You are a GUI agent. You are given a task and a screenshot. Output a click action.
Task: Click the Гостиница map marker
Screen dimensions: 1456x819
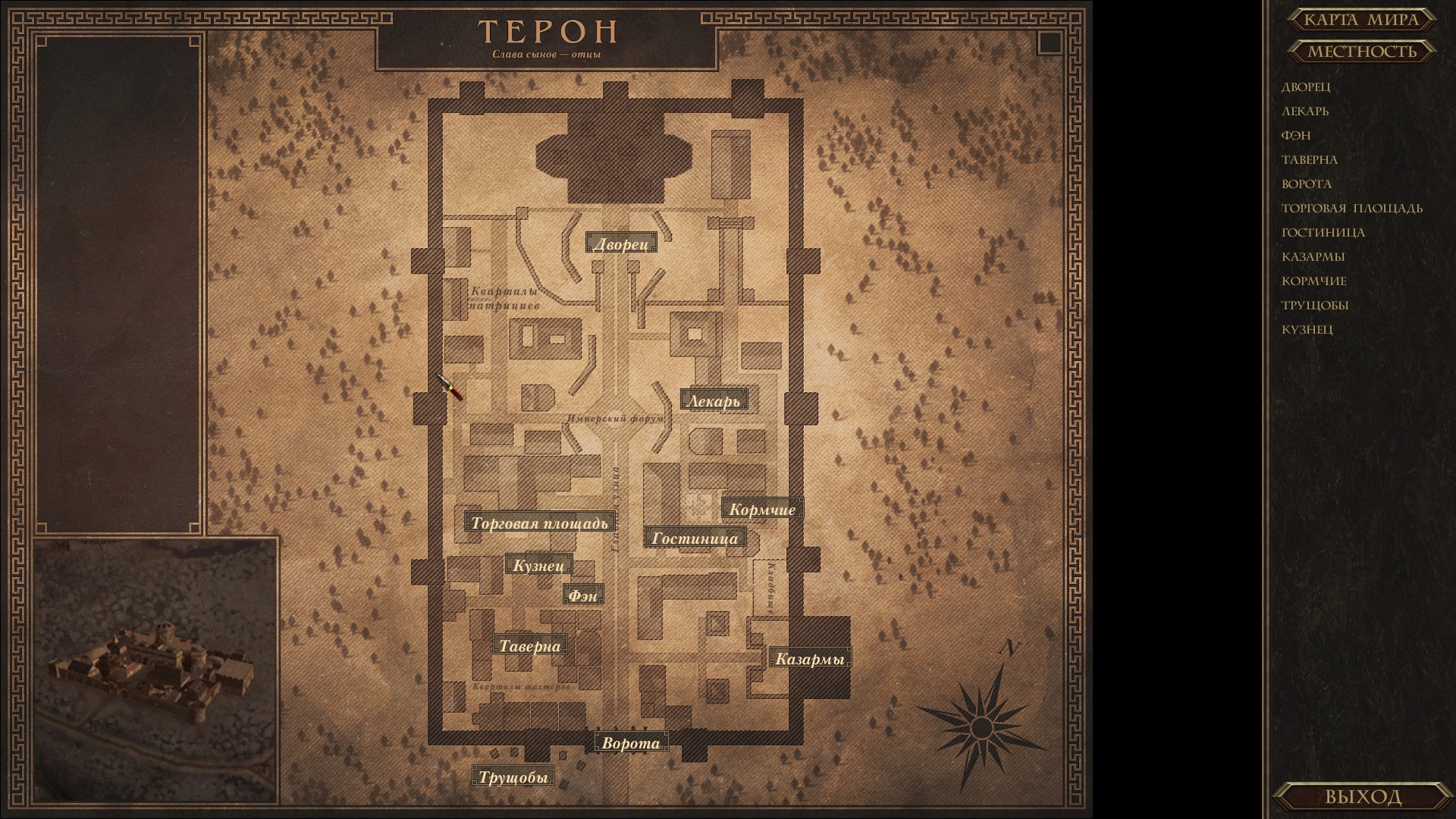click(694, 537)
